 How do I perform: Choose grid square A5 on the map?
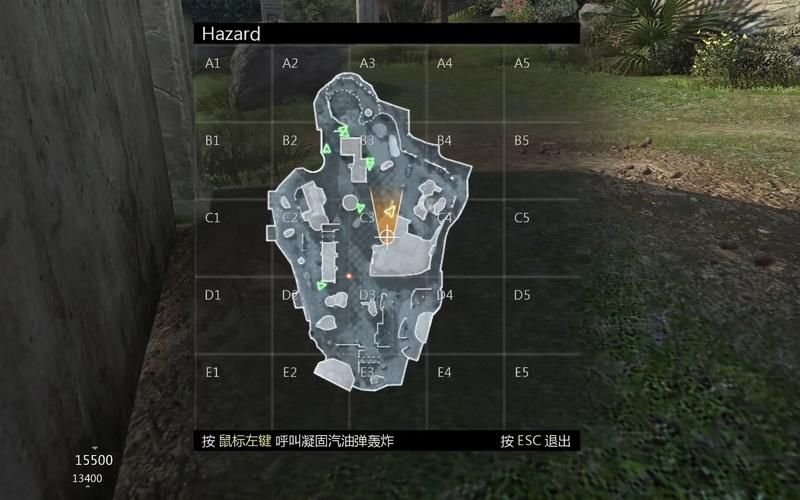click(x=542, y=83)
